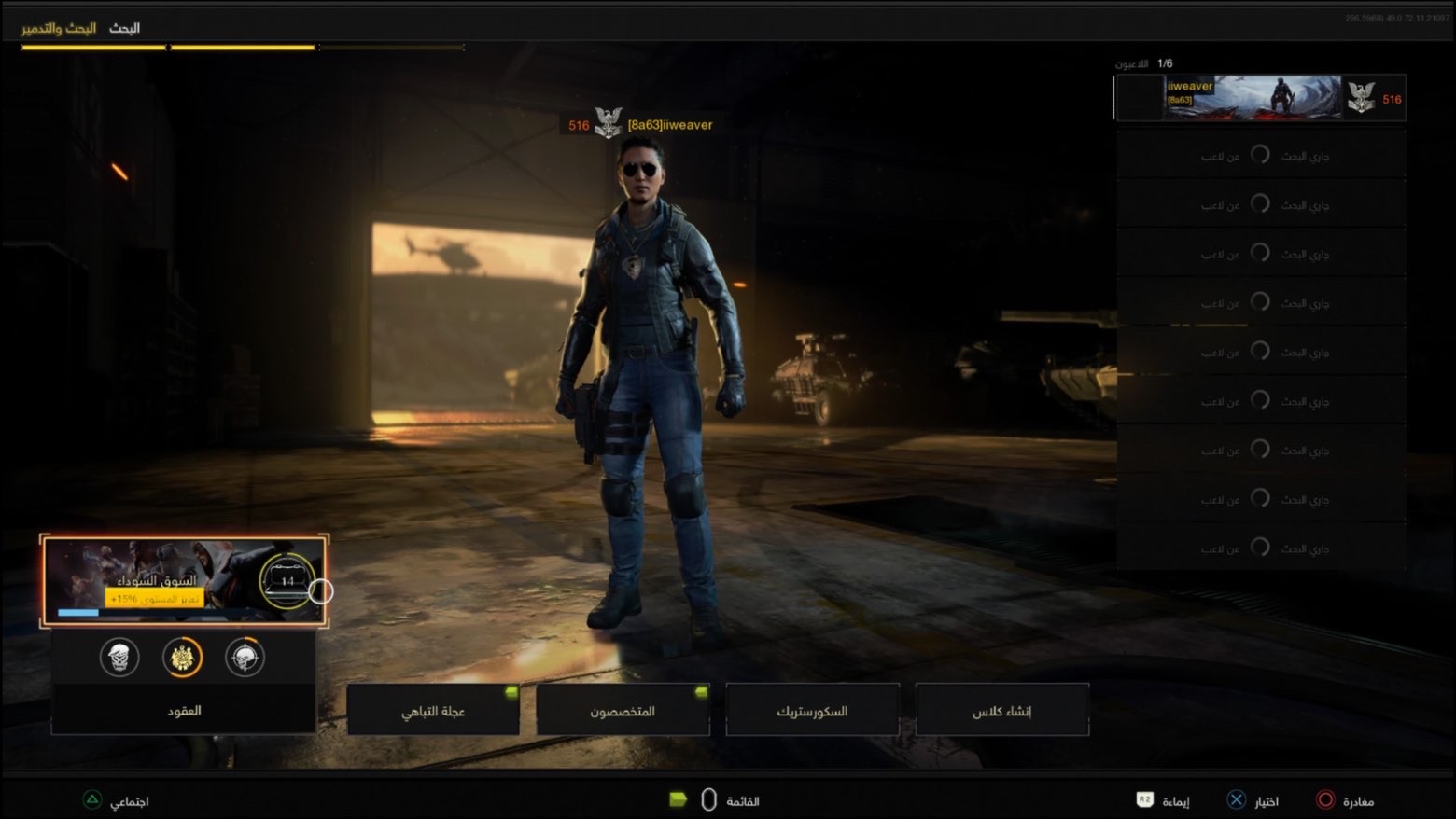Open the العقود contracts panel

click(184, 710)
